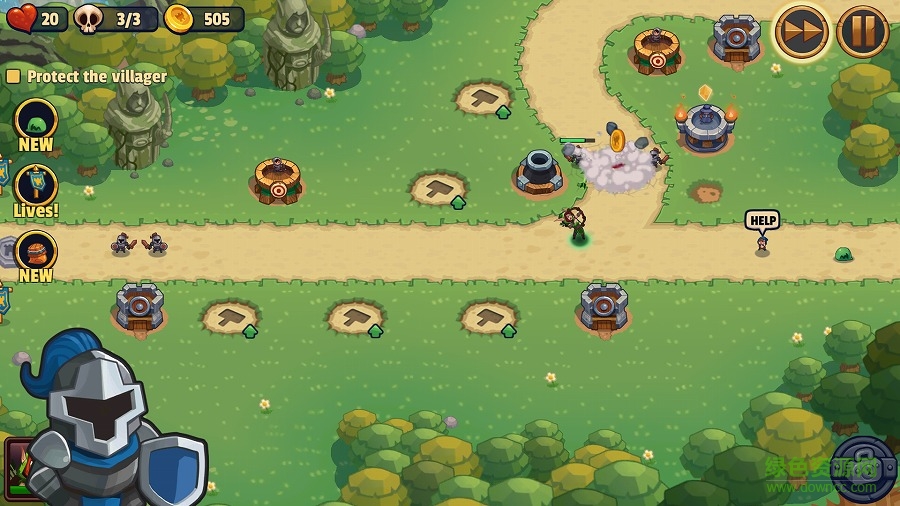Click the locked ability padlock button
The width and height of the screenshot is (900, 506).
862,467
